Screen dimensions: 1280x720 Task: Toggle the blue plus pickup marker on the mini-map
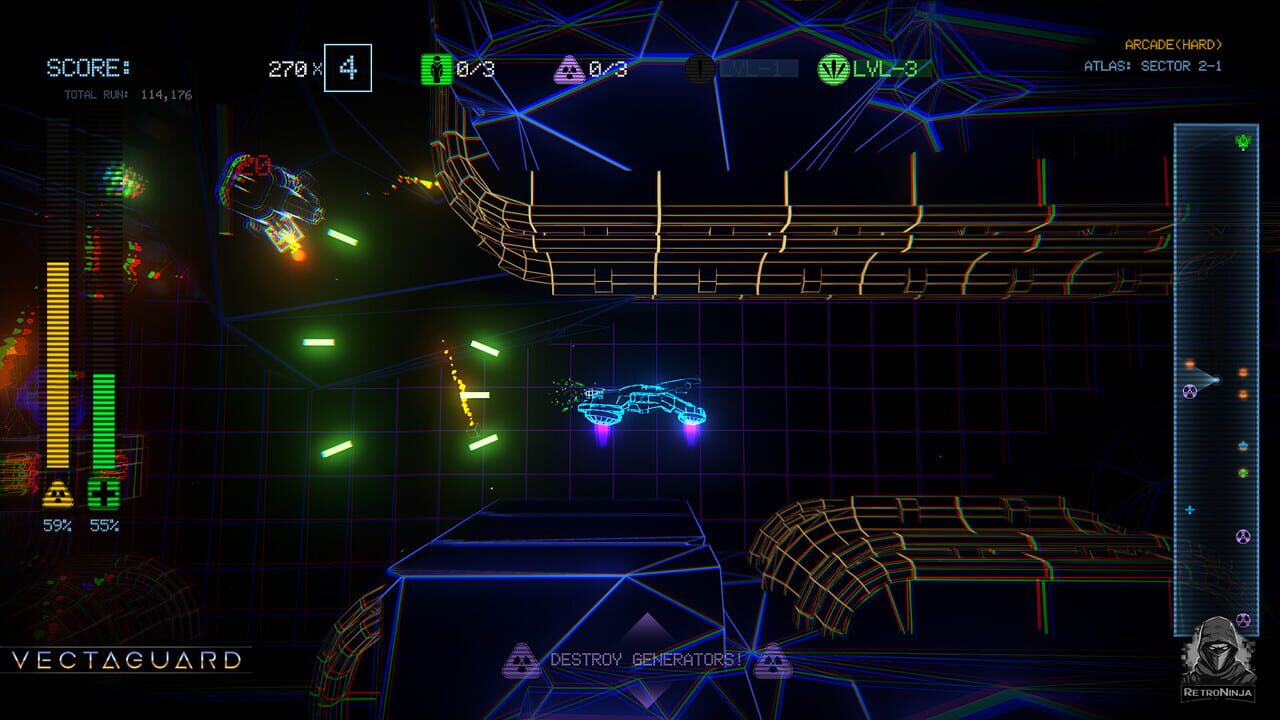[1189, 511]
